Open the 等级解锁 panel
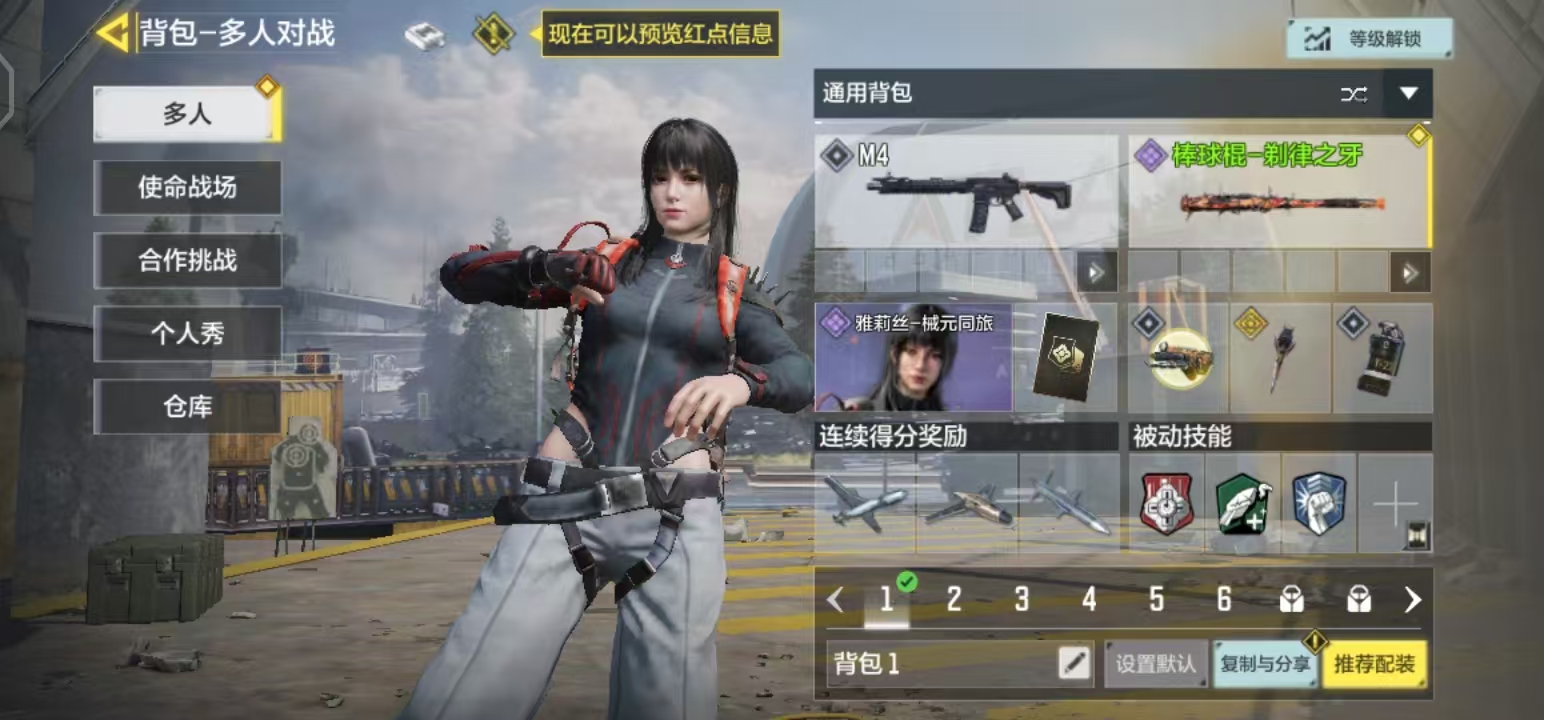1544x720 pixels. 1369,39
